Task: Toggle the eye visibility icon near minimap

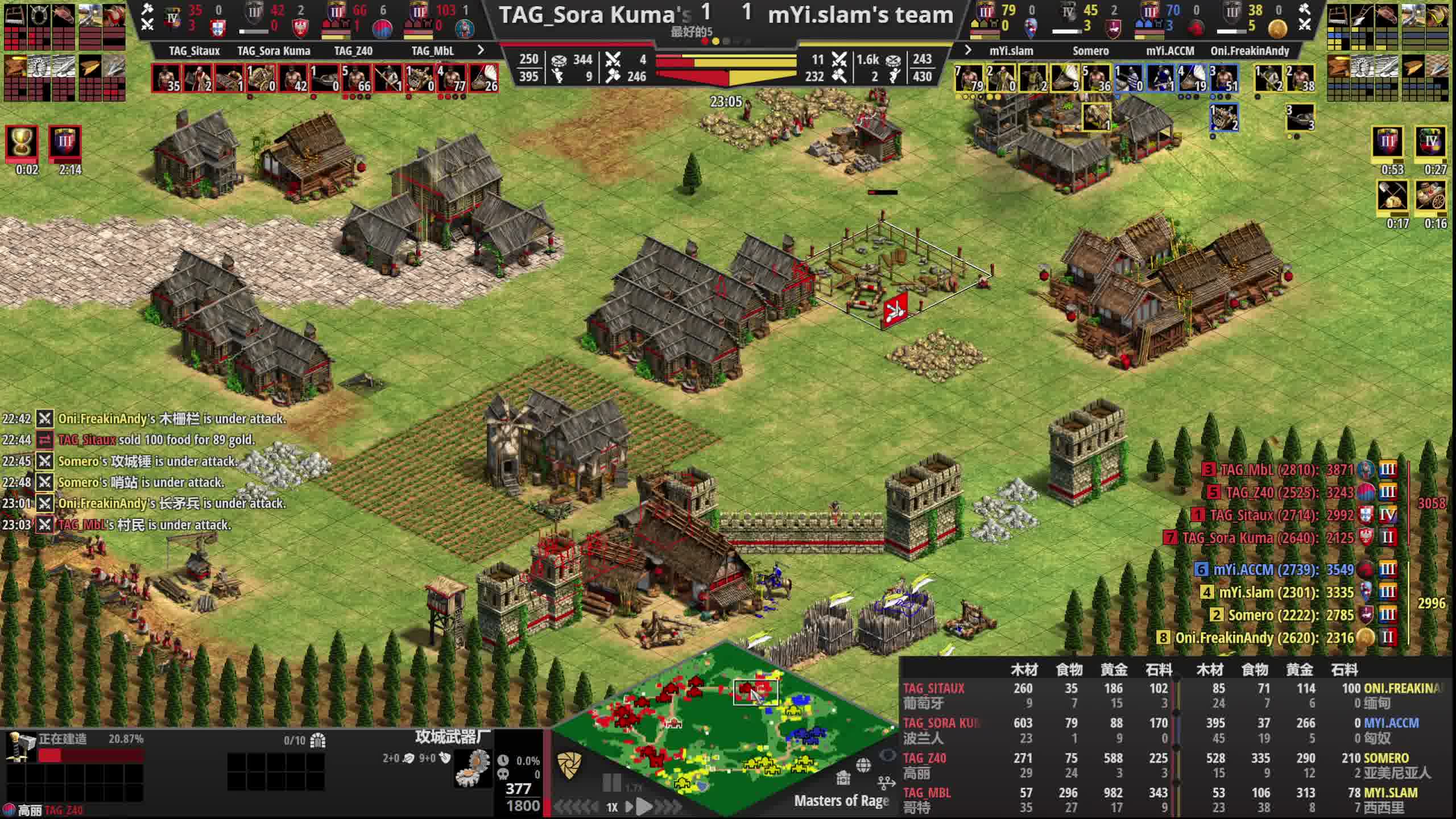Action: pyautogui.click(x=887, y=755)
